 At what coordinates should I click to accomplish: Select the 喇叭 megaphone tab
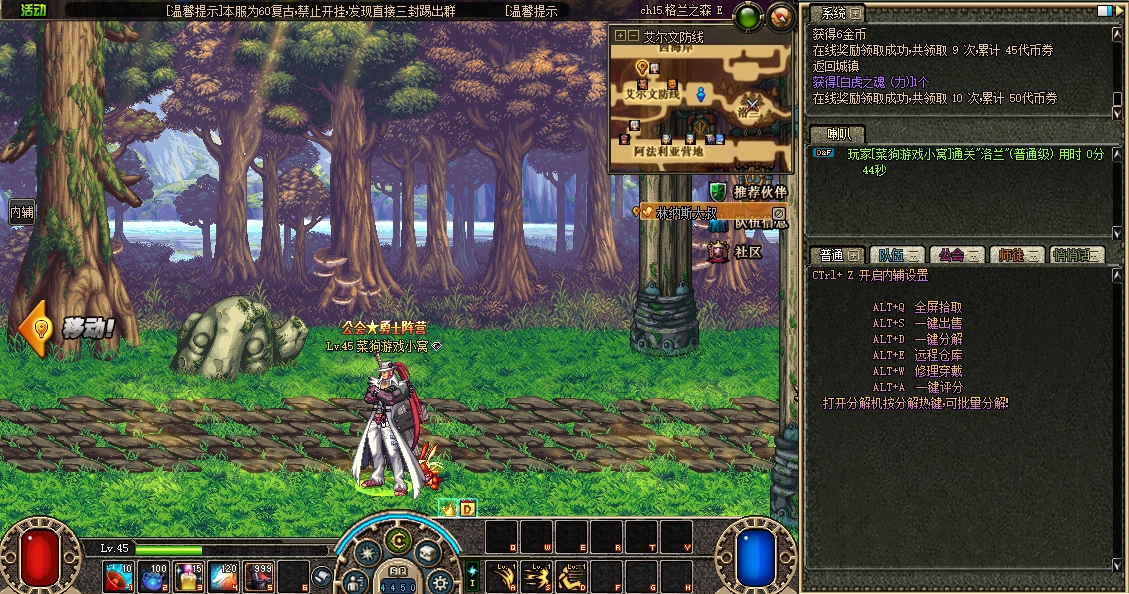click(x=837, y=134)
